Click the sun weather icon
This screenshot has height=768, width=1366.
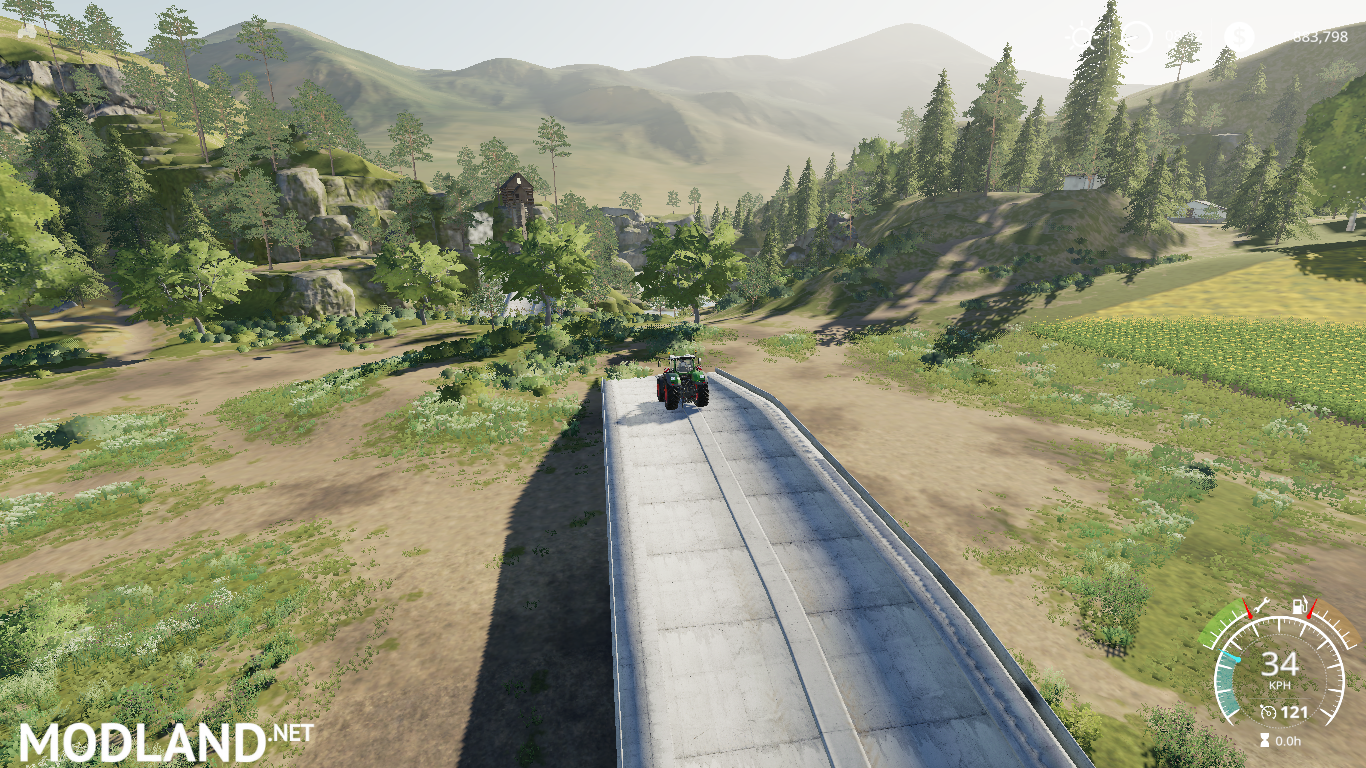pos(1081,36)
